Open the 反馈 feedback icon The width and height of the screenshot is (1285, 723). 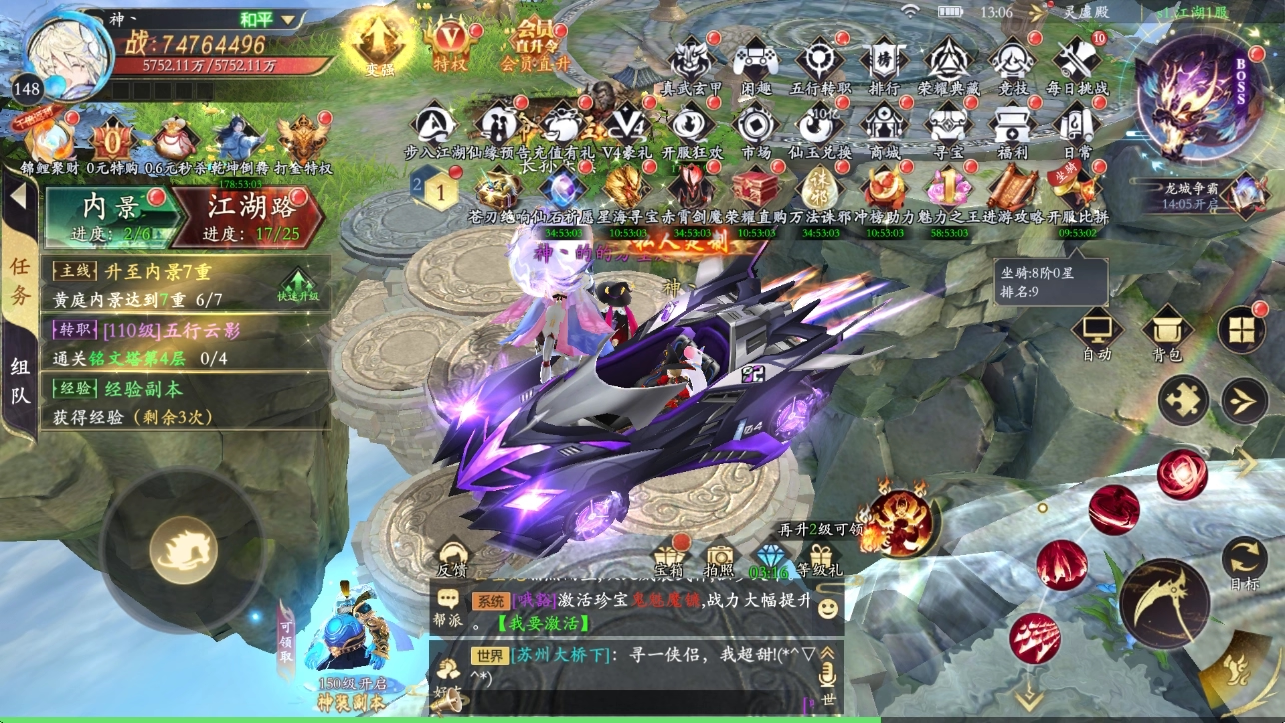click(x=453, y=558)
